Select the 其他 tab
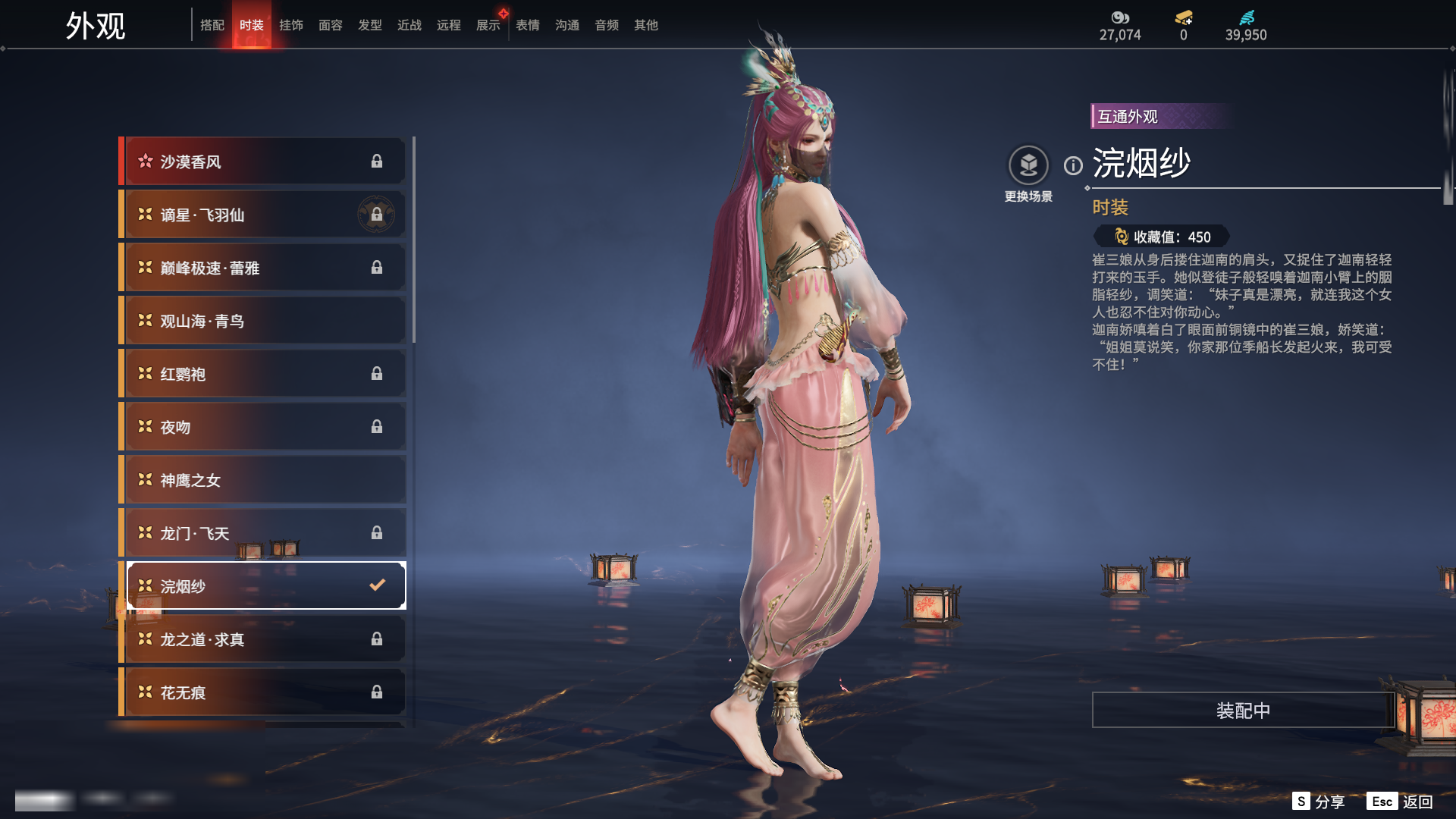1456x819 pixels. [x=646, y=25]
